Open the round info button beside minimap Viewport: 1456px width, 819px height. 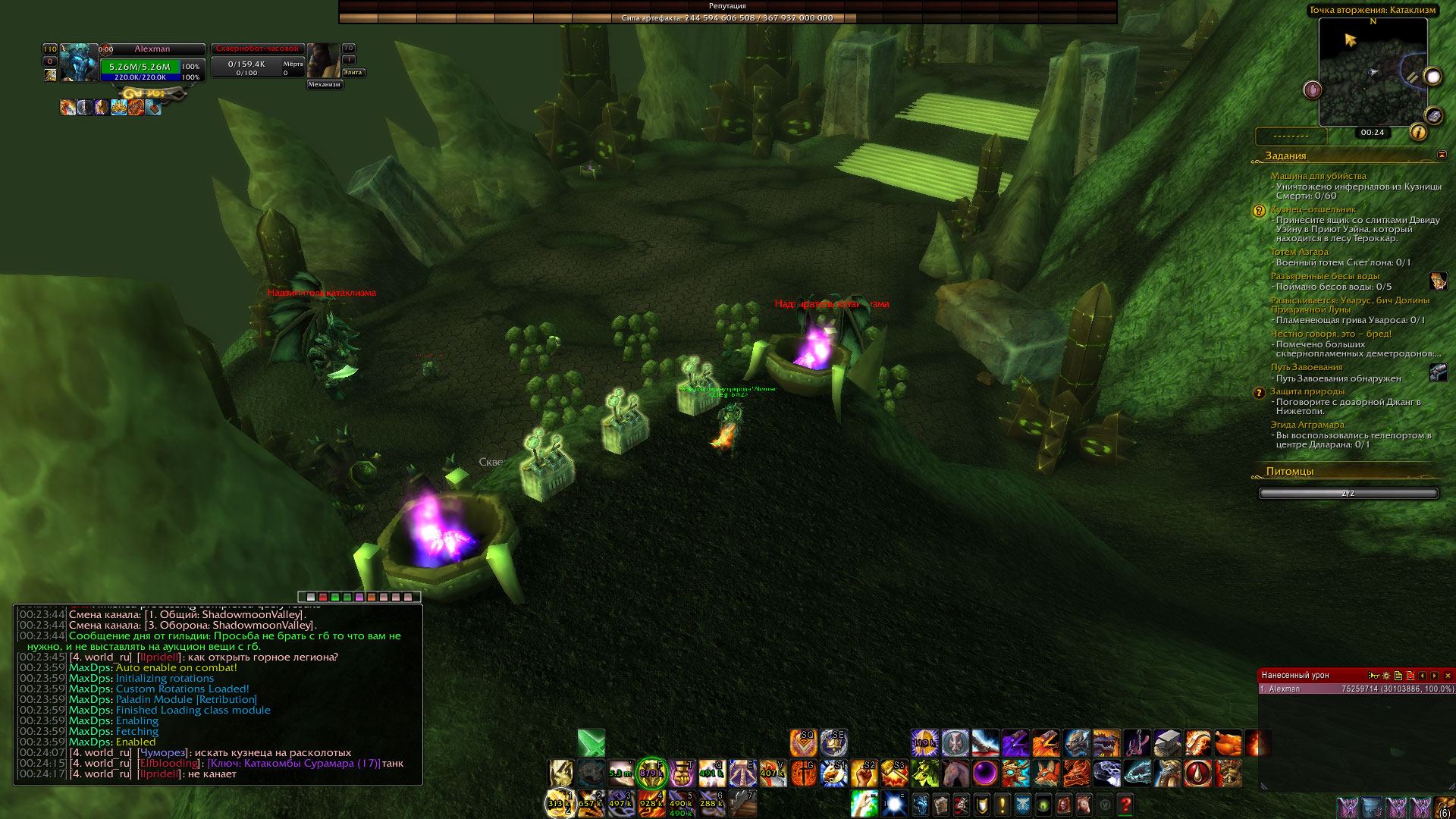[1418, 133]
